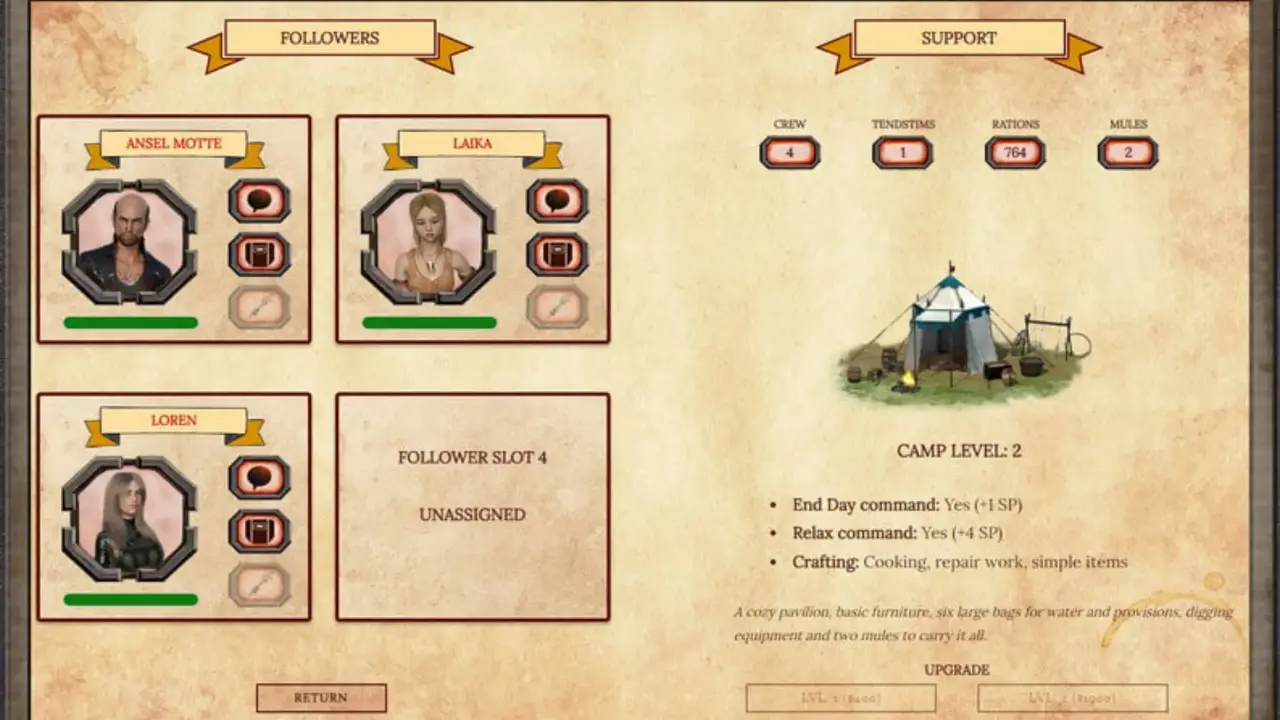Viewport: 1280px width, 720px height.
Task: Choose the unassigned Follower Slot 4
Action: click(x=472, y=506)
